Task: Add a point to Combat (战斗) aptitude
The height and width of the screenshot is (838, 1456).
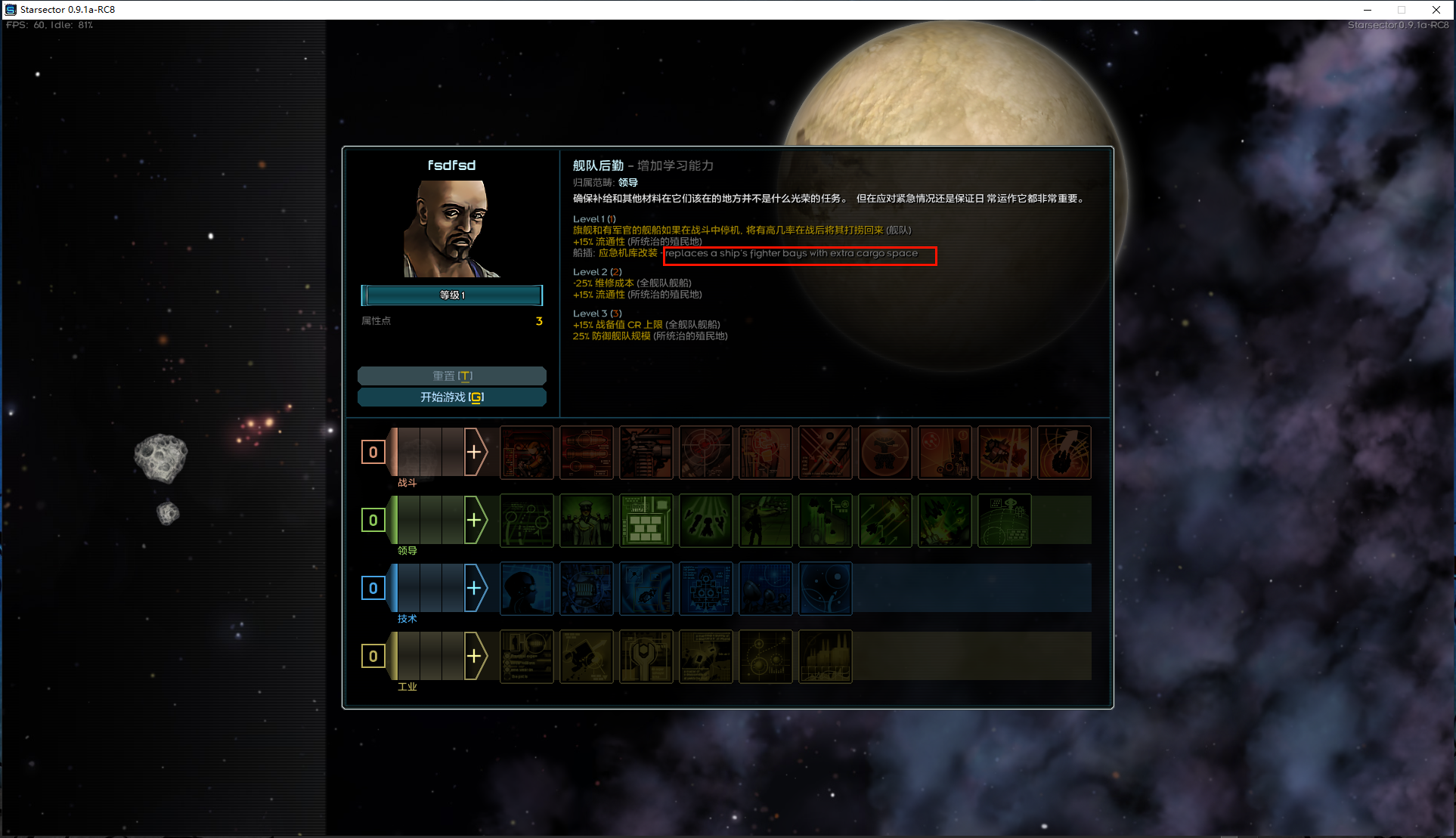Action: (x=475, y=453)
